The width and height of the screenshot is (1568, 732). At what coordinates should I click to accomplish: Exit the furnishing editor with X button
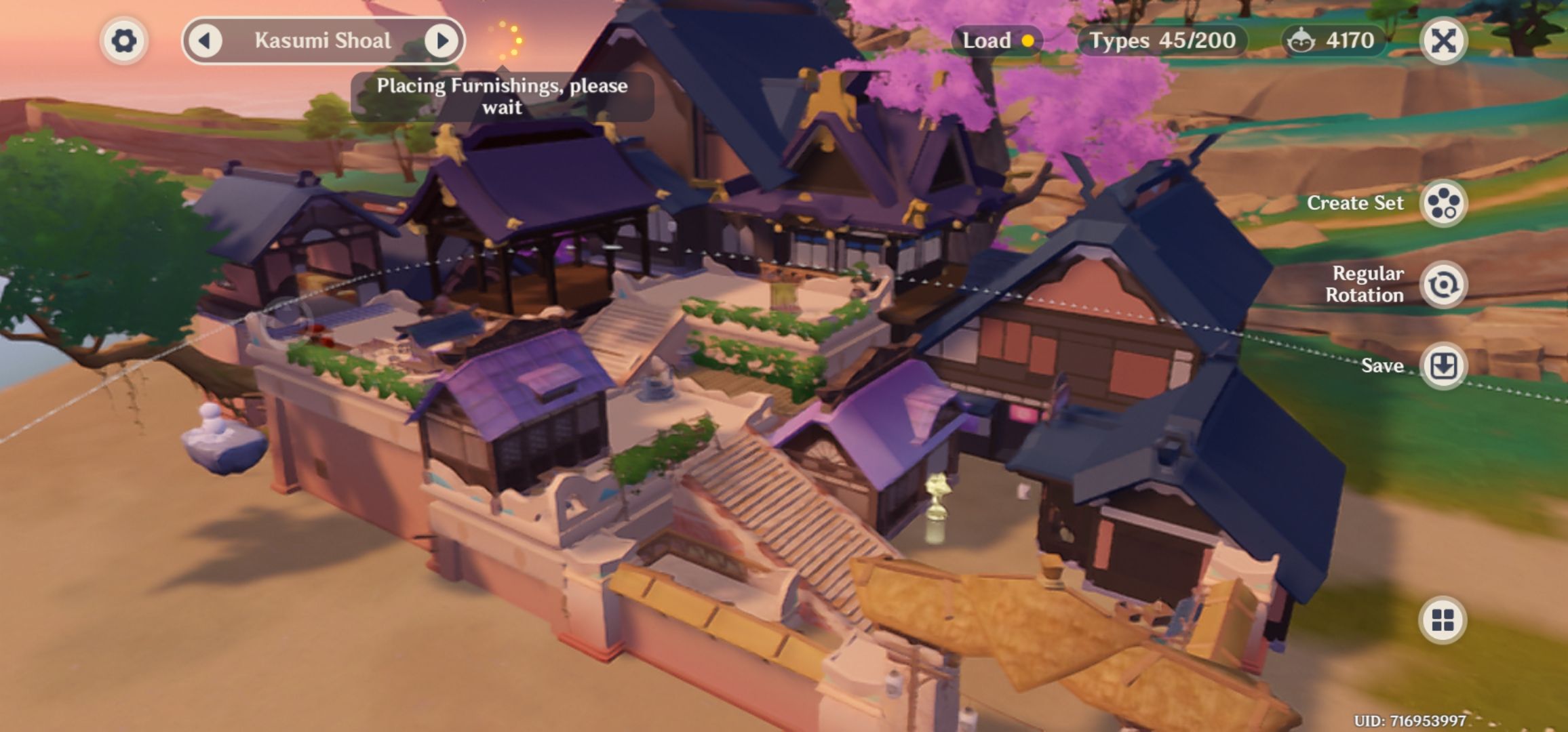point(1443,41)
